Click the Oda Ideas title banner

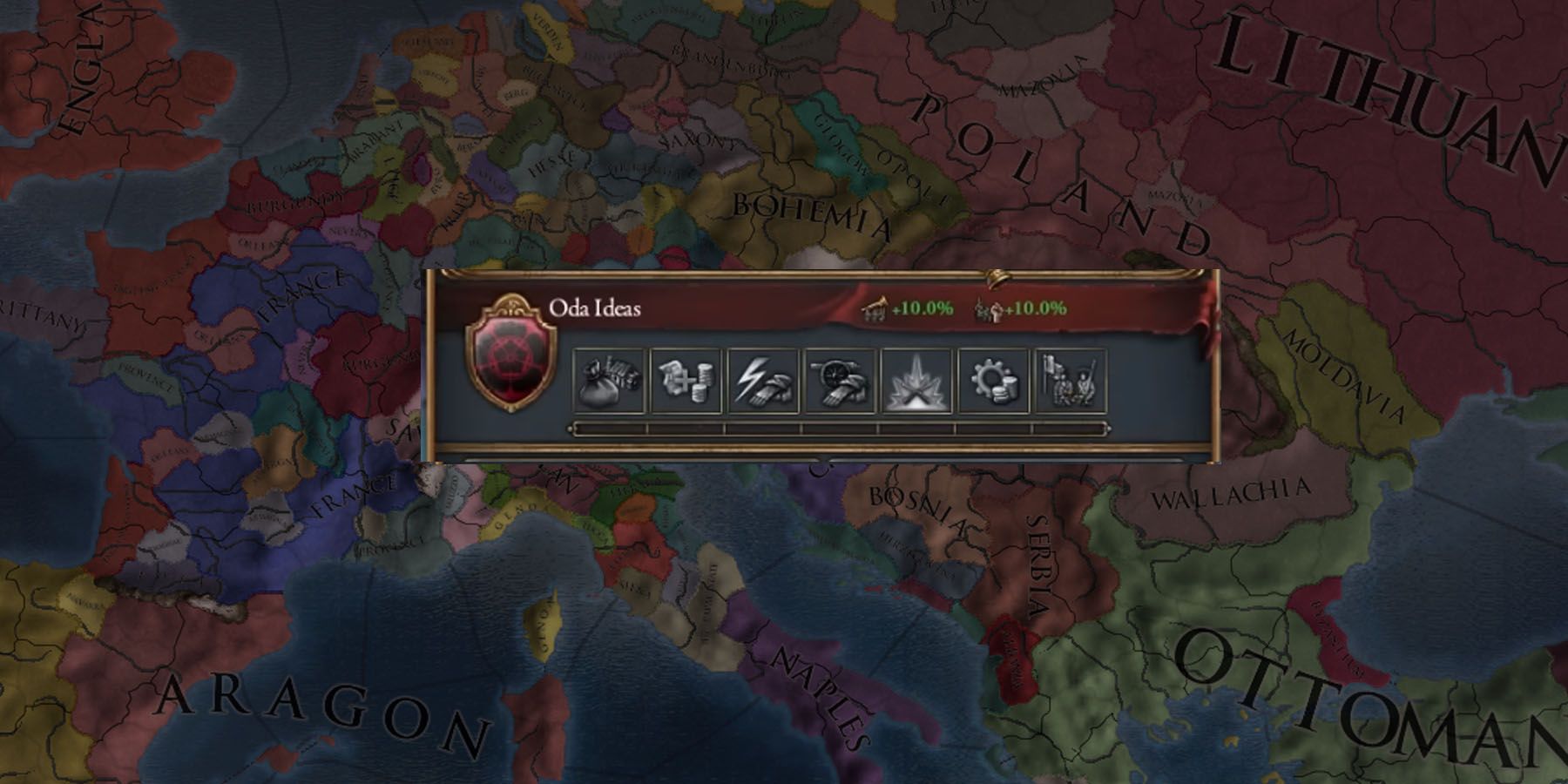tap(597, 307)
